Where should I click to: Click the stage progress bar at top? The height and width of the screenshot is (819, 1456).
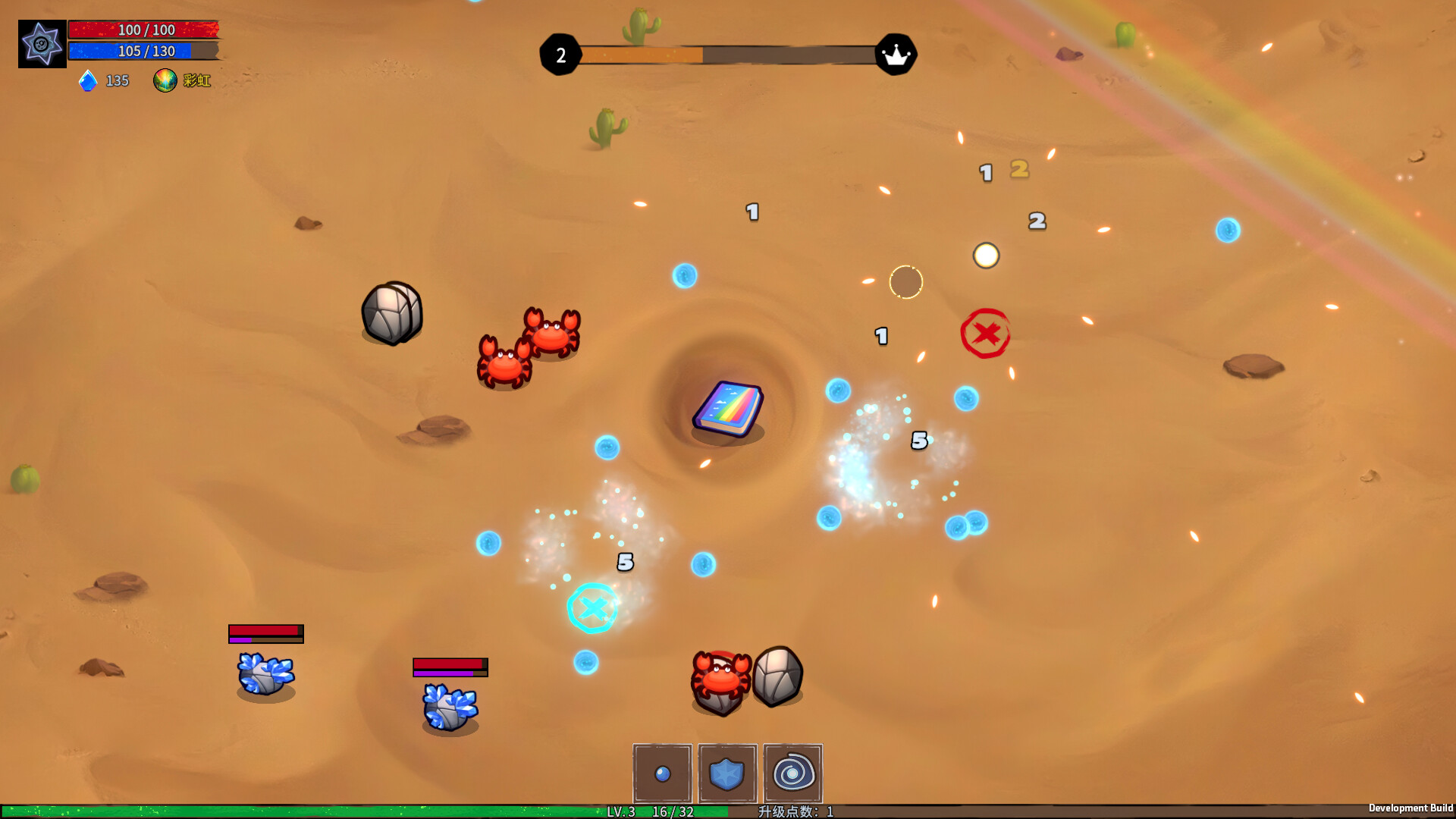click(x=728, y=54)
